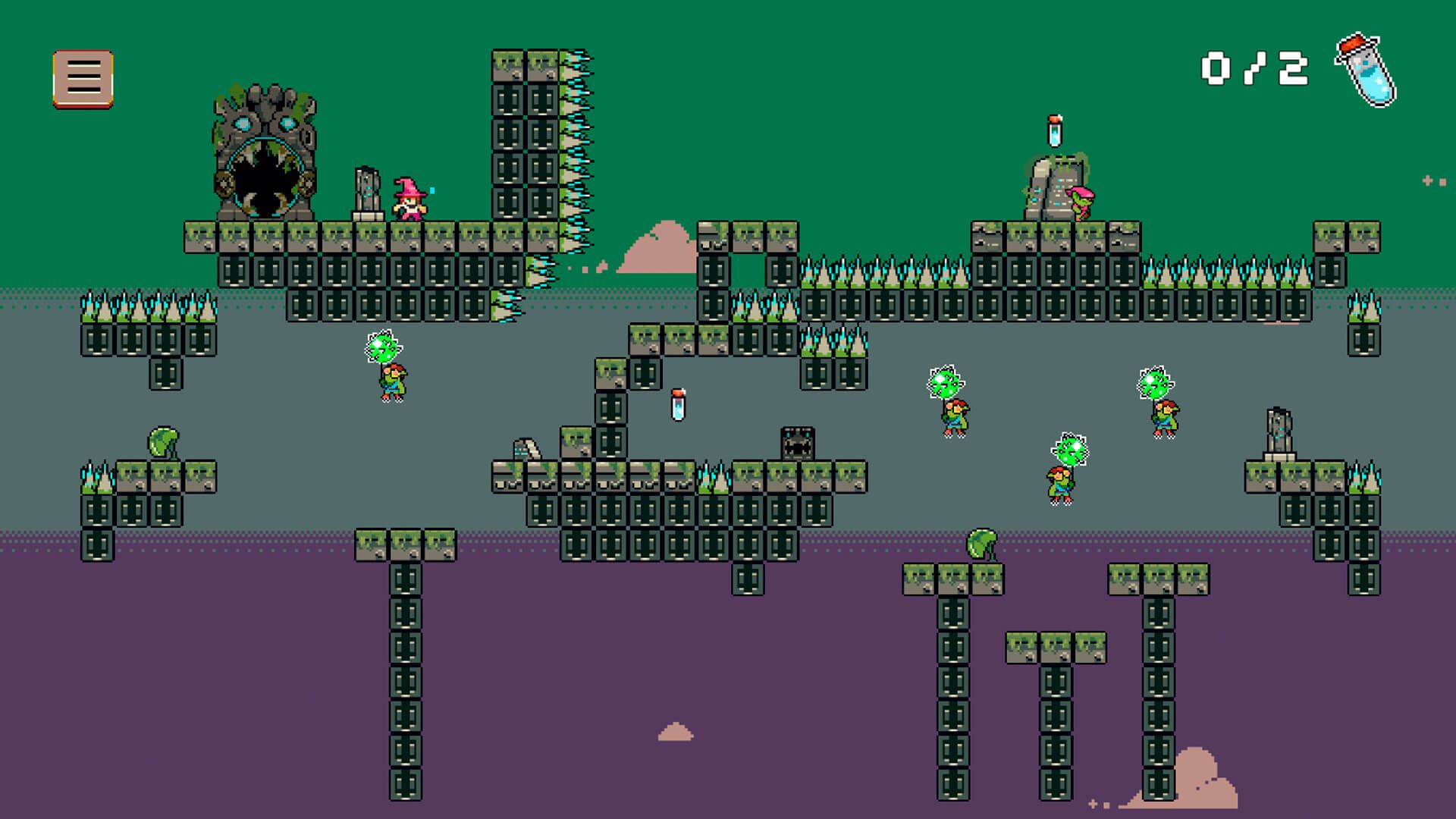Viewport: 1456px width, 819px height.
Task: Open the hamburger pause menu
Action: 83,79
